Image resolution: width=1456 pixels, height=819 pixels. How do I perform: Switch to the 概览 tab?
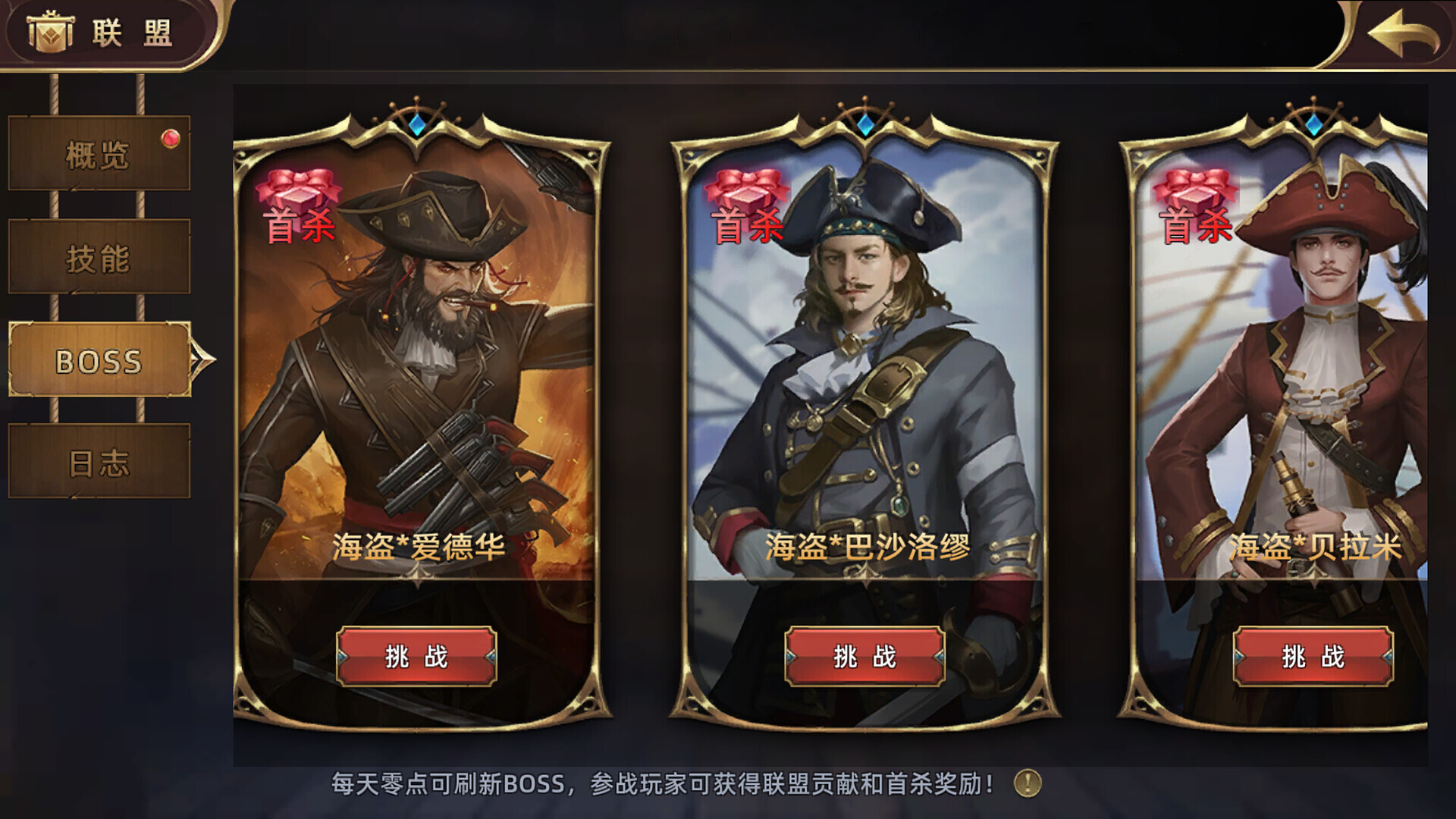97,154
